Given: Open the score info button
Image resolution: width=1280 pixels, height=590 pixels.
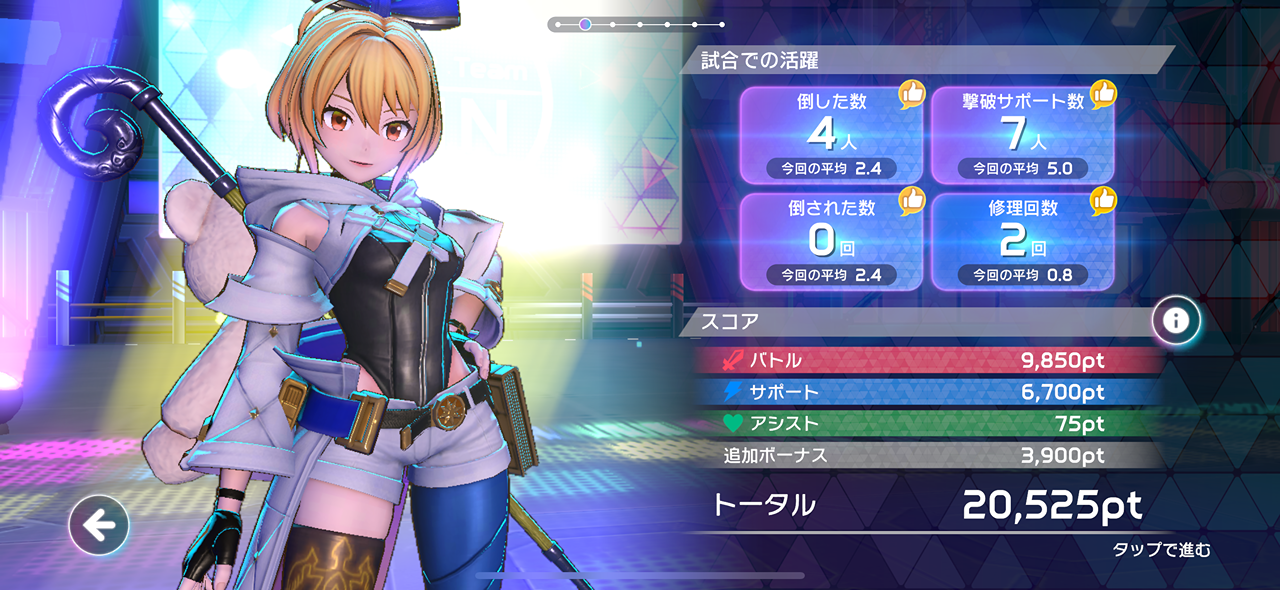Looking at the screenshot, I should 1176,320.
